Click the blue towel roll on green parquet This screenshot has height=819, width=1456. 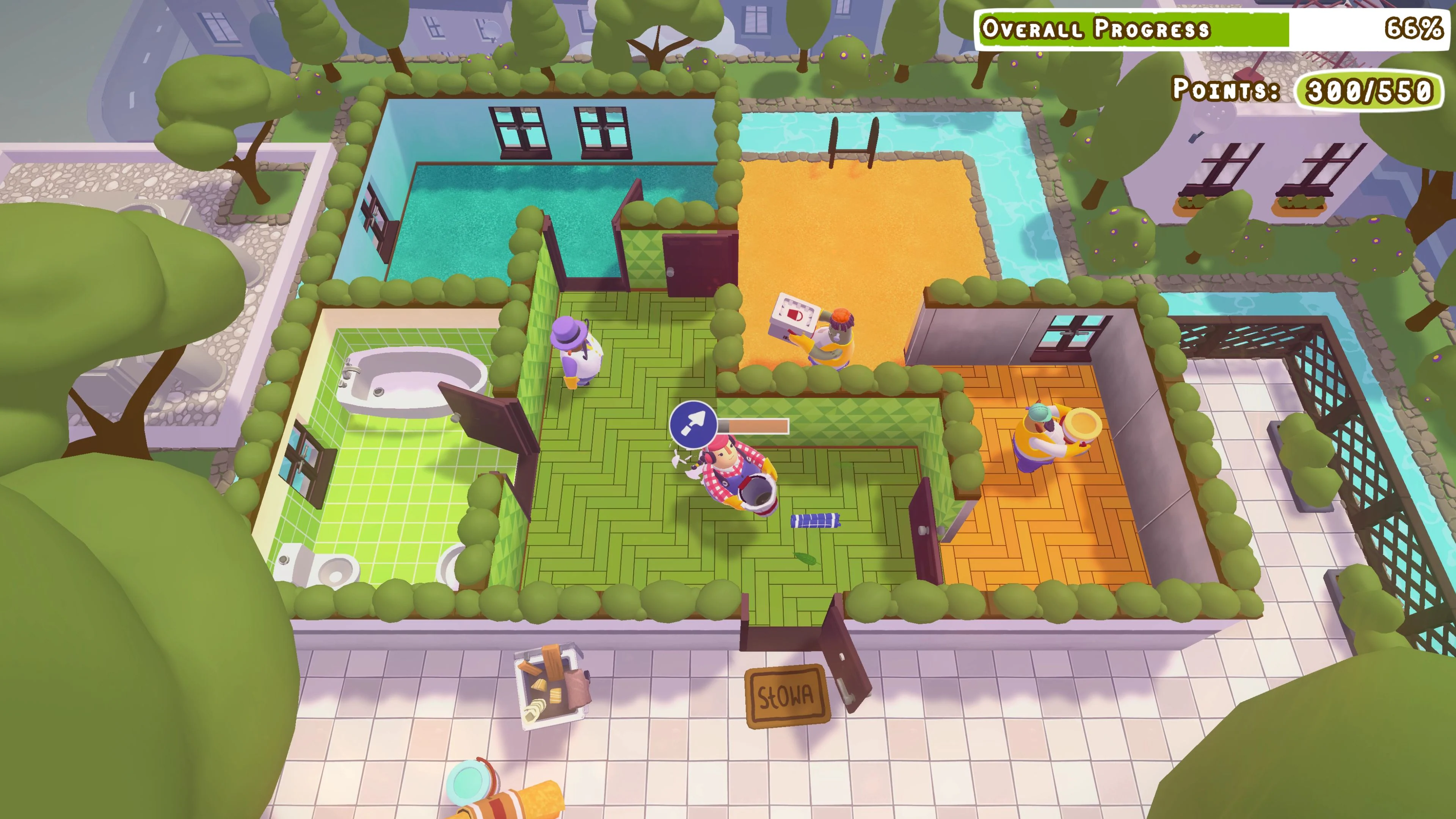[x=816, y=521]
